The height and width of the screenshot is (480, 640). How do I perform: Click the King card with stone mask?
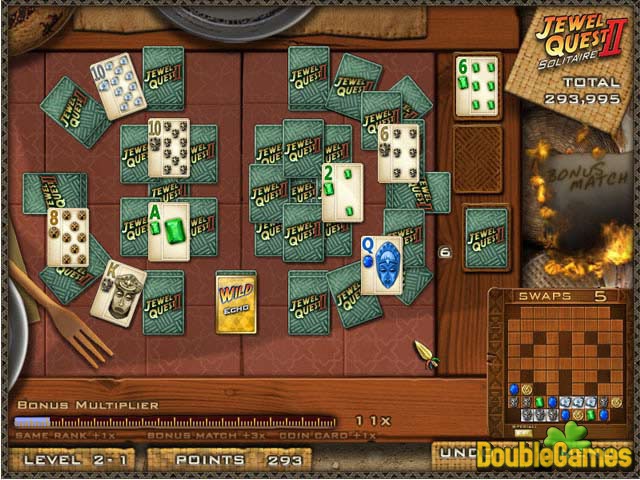[x=118, y=291]
